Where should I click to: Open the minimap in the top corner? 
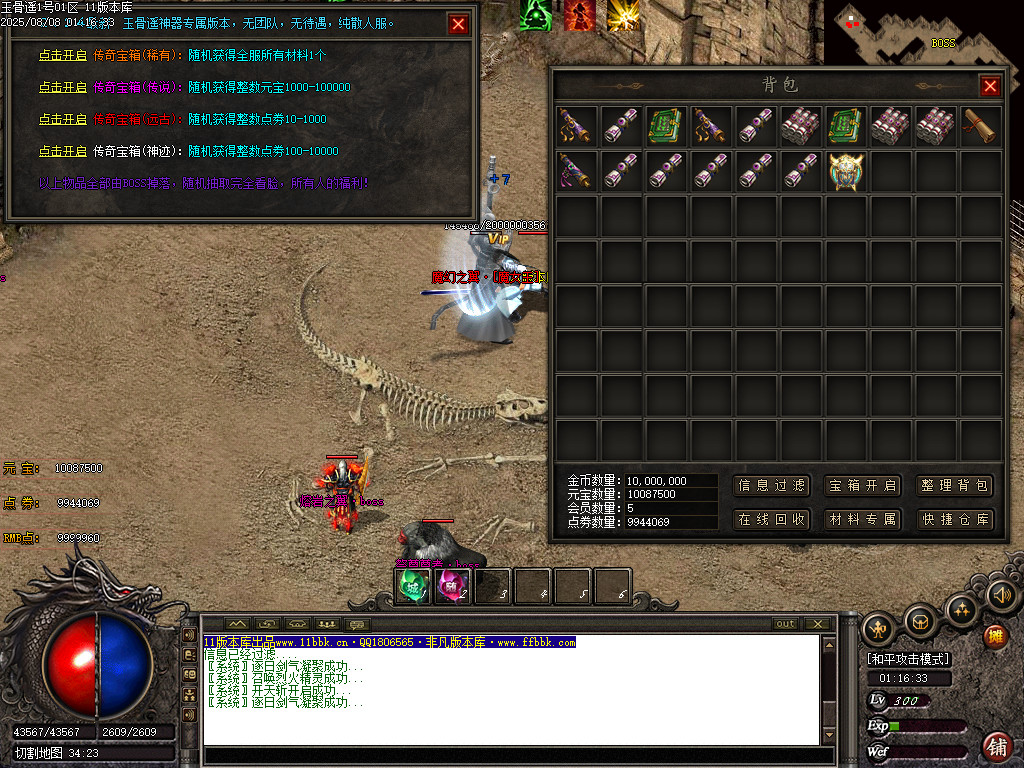[923, 34]
